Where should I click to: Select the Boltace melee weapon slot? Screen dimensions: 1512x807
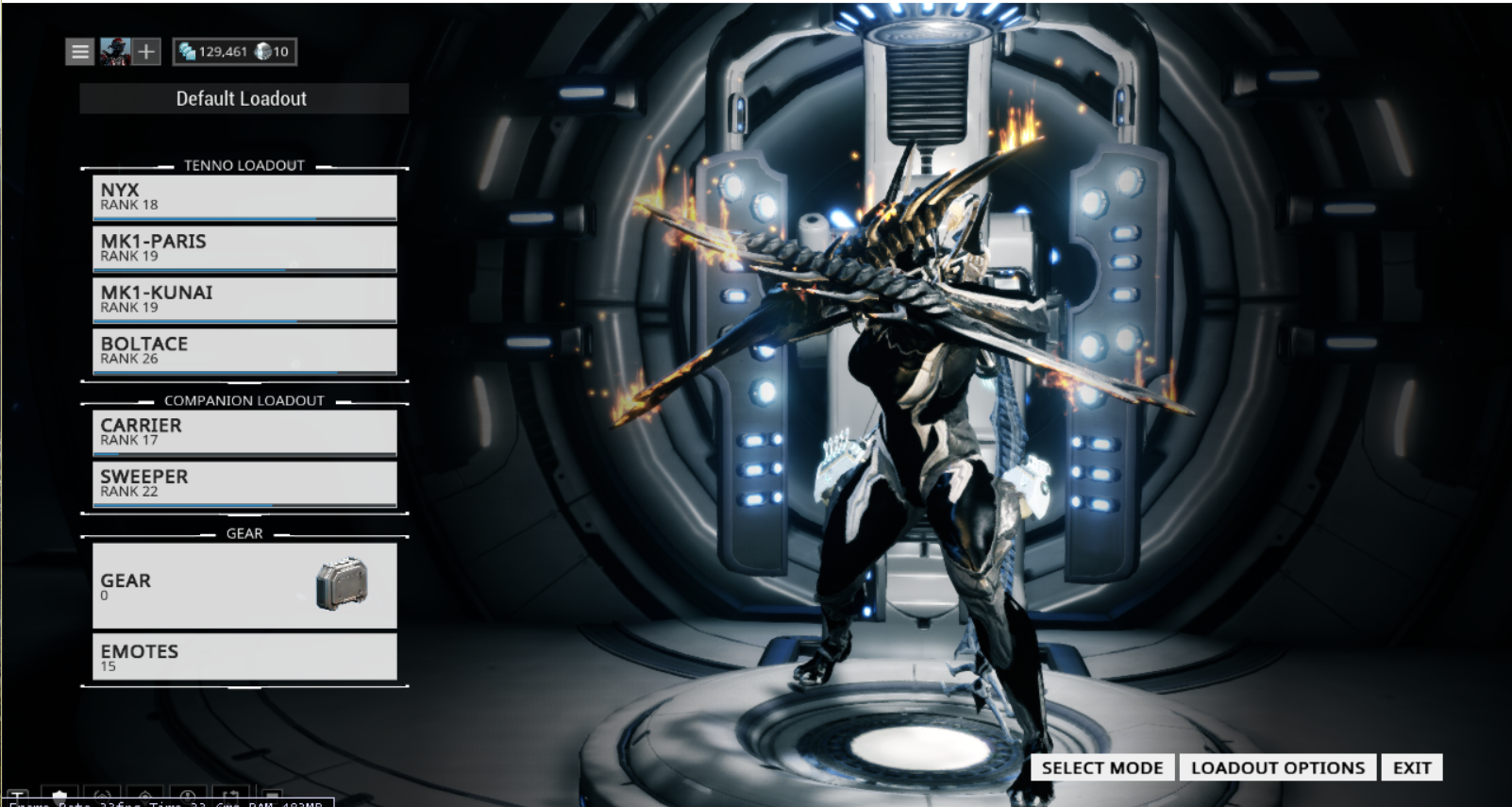tap(244, 350)
